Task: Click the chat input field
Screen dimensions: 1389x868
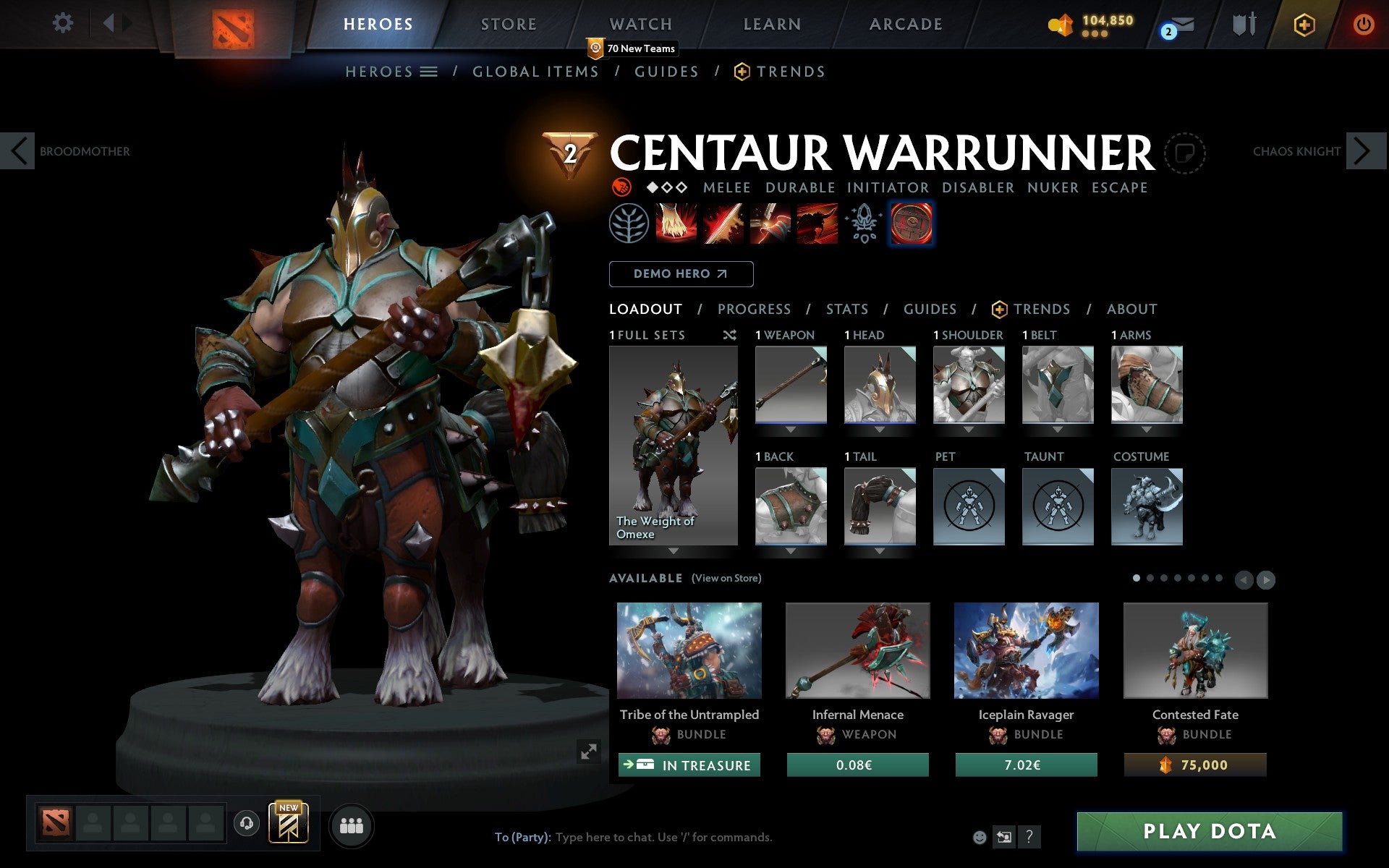Action: 663,838
